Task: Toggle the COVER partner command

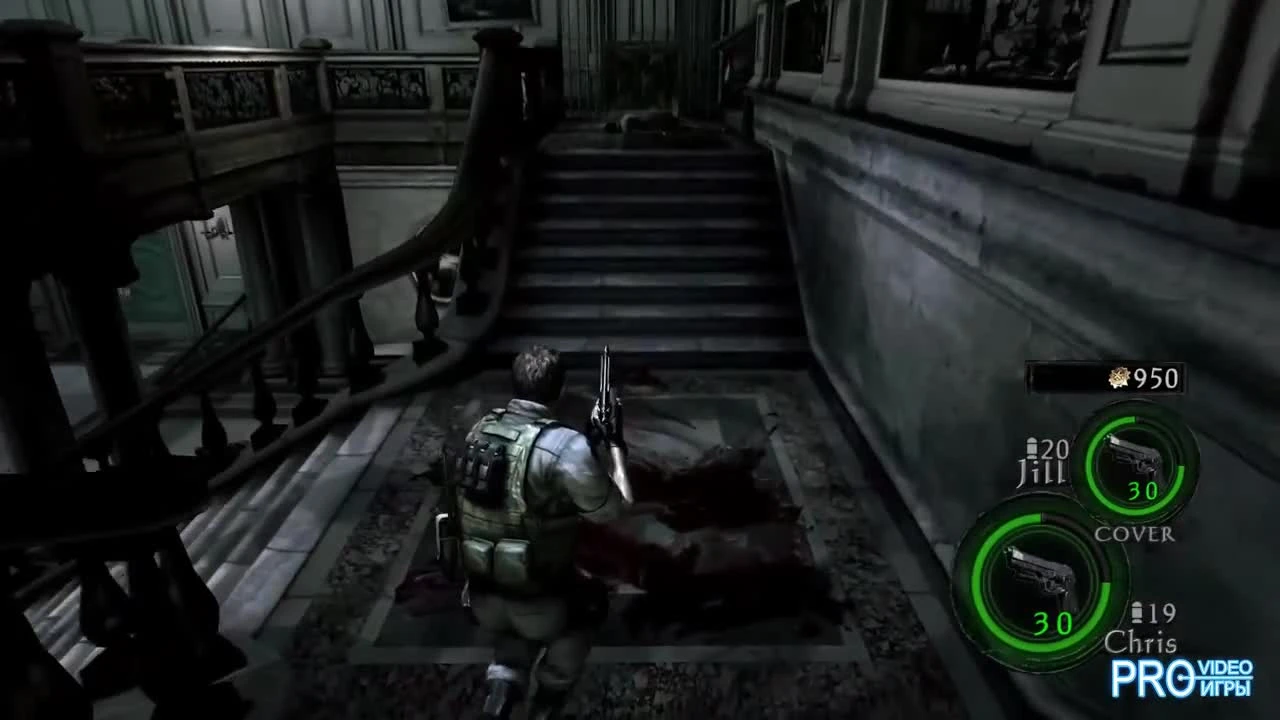Action: (x=1134, y=535)
